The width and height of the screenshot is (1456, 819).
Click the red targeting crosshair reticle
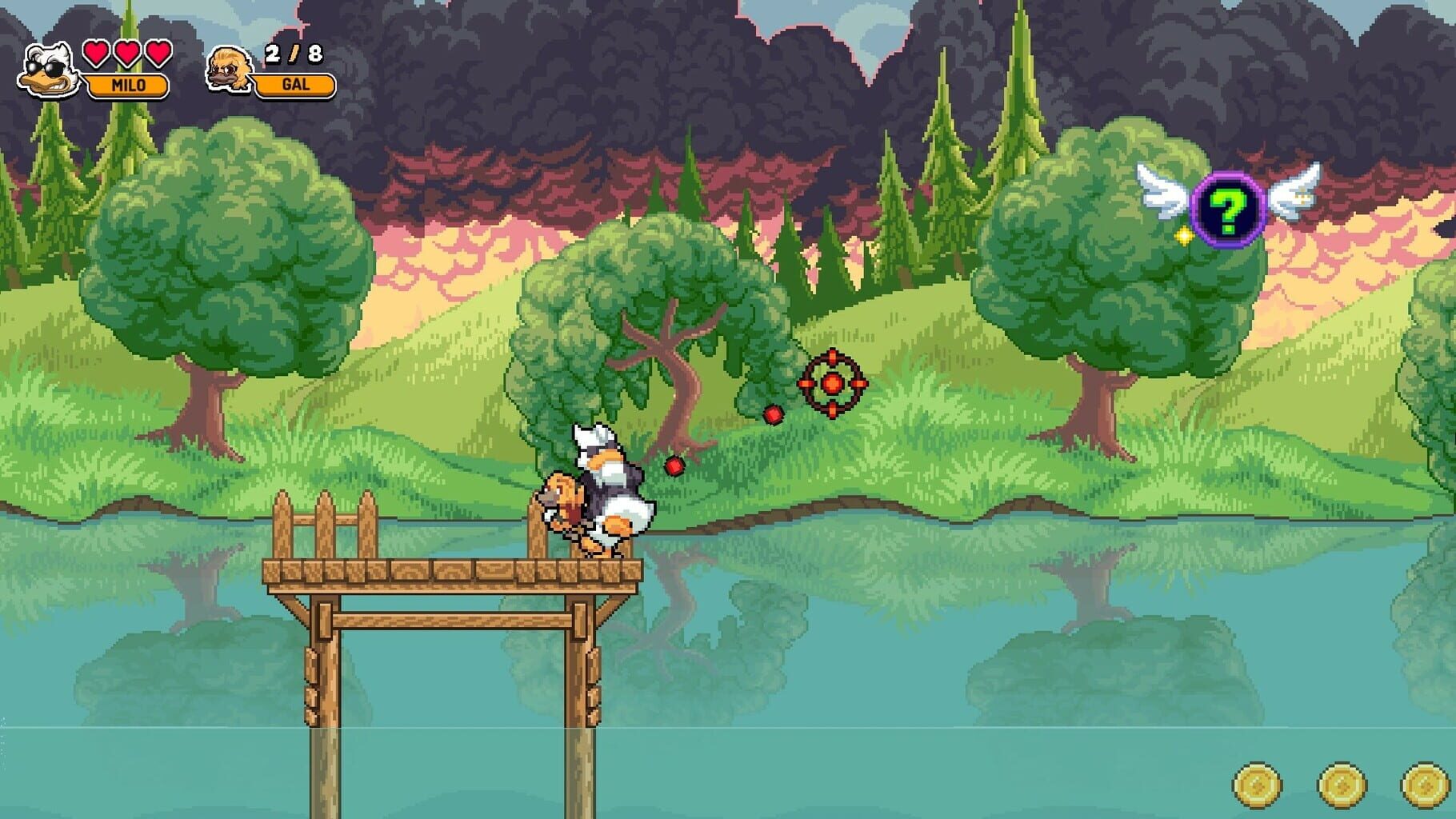pyautogui.click(x=832, y=384)
